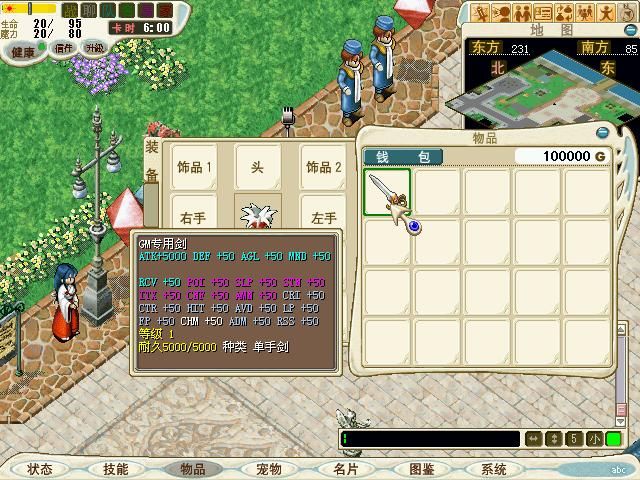Click the 健康 health button

[23, 50]
